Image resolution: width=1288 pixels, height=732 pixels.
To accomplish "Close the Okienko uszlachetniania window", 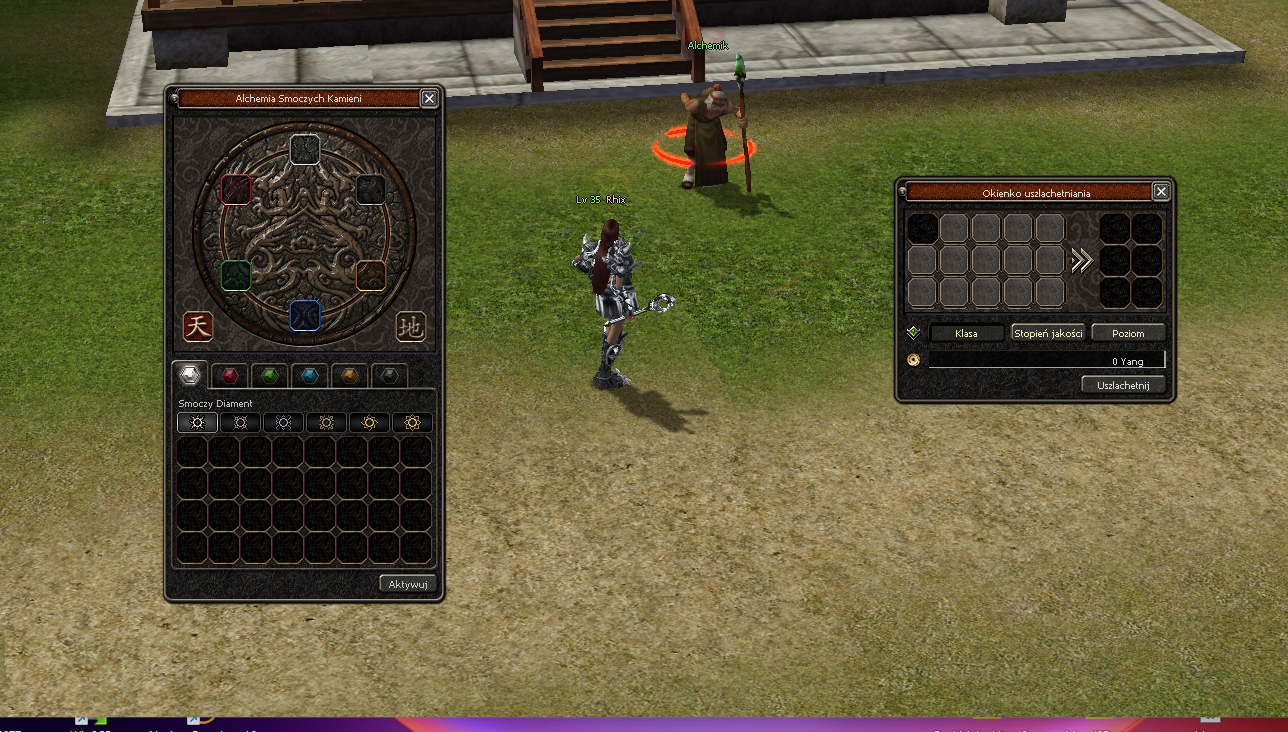I will (1161, 192).
